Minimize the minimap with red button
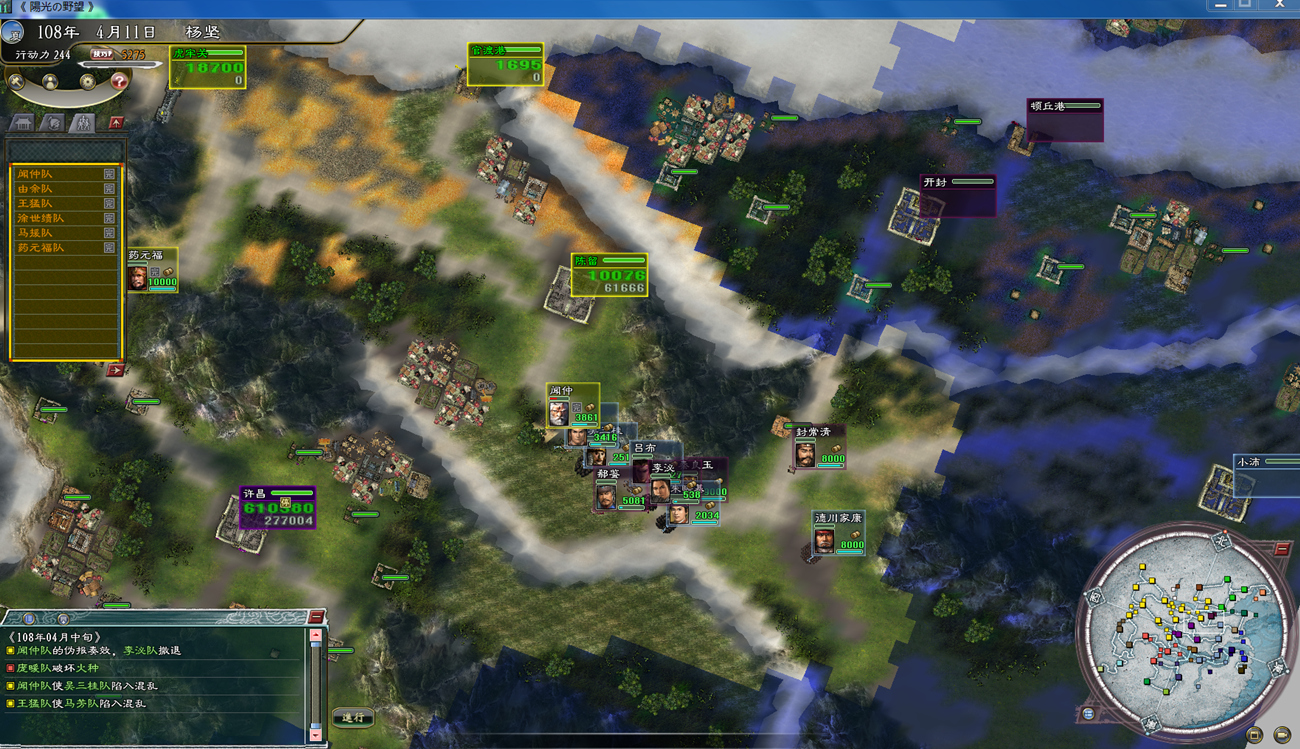 [x=1282, y=549]
